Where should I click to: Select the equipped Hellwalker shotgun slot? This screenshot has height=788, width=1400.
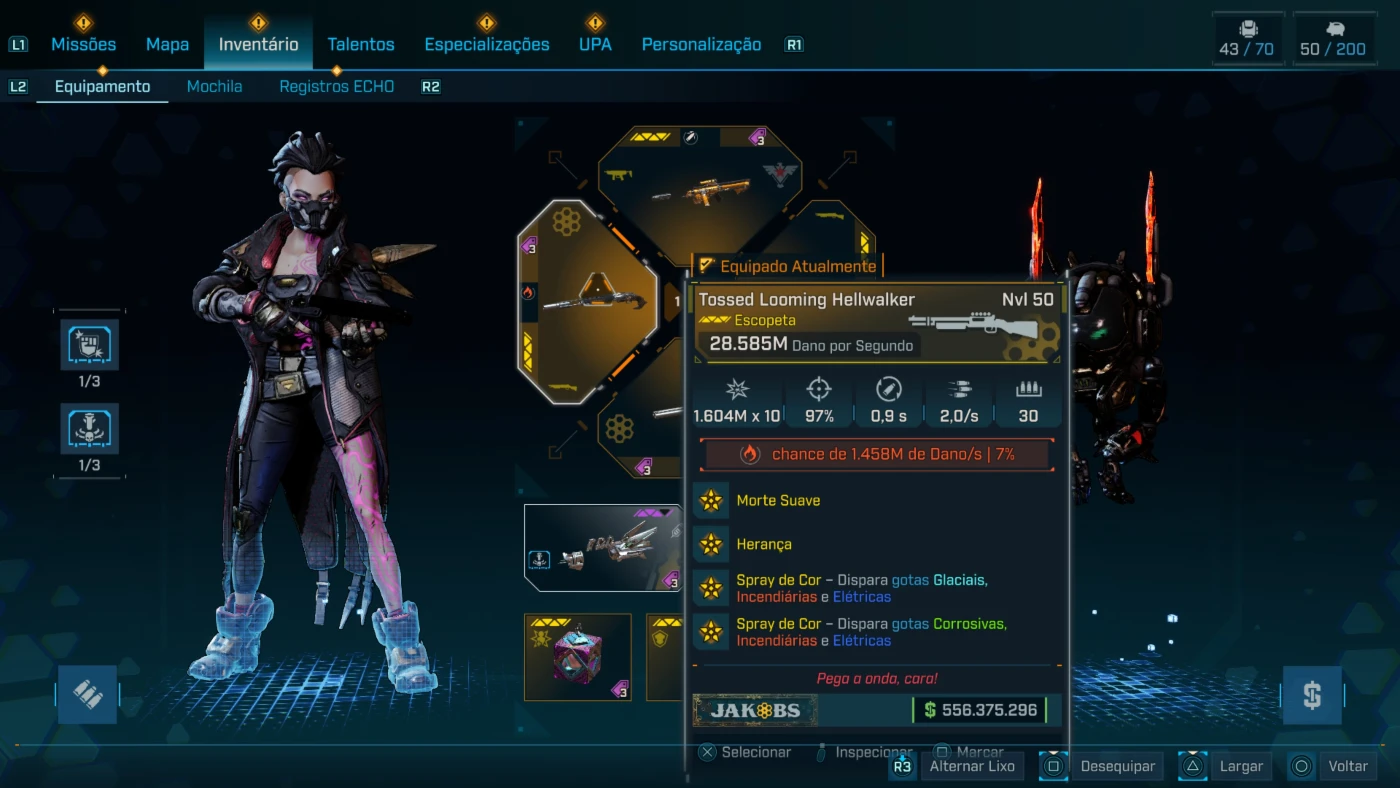pyautogui.click(x=588, y=300)
